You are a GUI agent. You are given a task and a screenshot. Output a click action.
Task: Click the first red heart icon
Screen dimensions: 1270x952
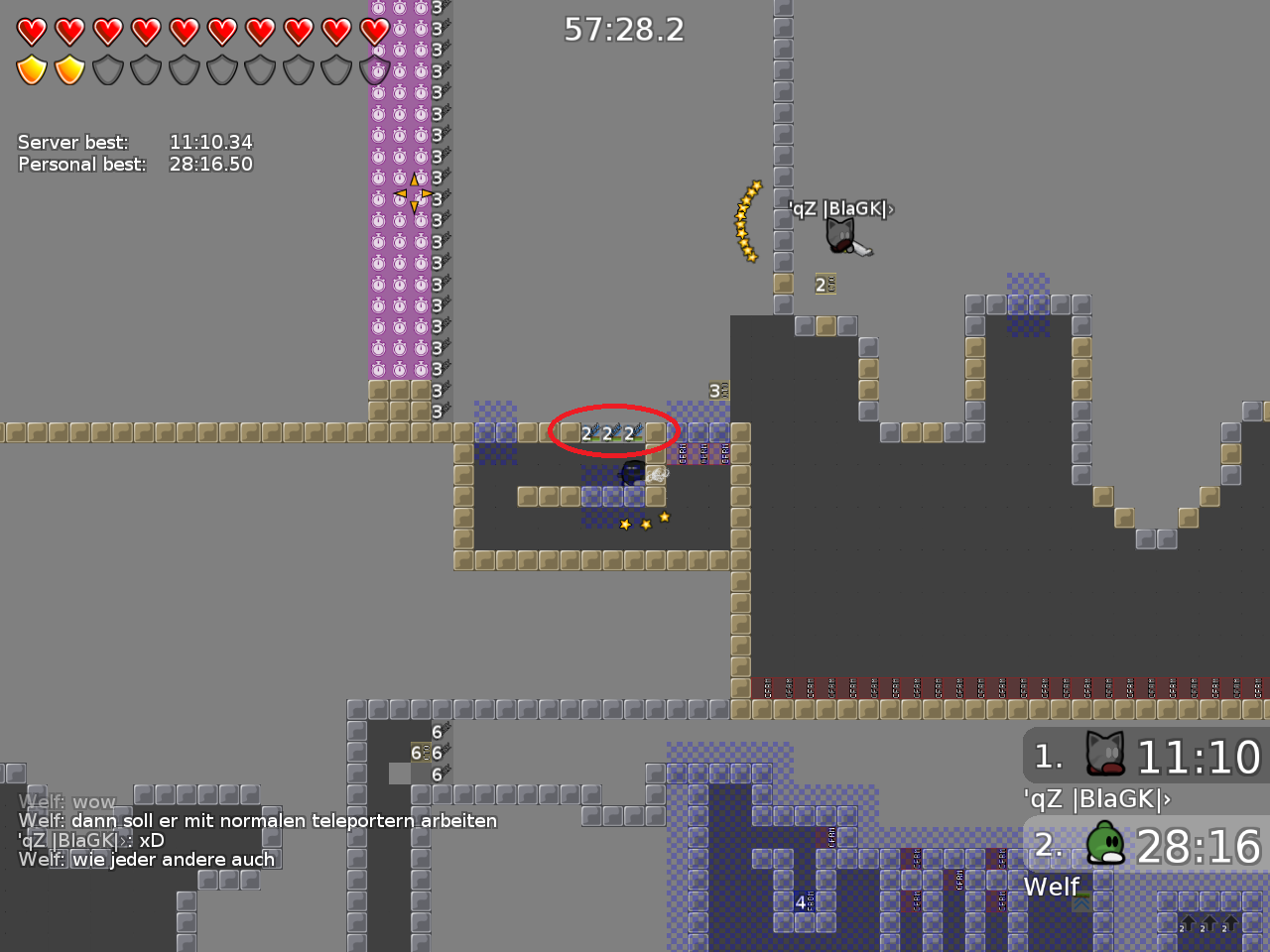click(30, 30)
